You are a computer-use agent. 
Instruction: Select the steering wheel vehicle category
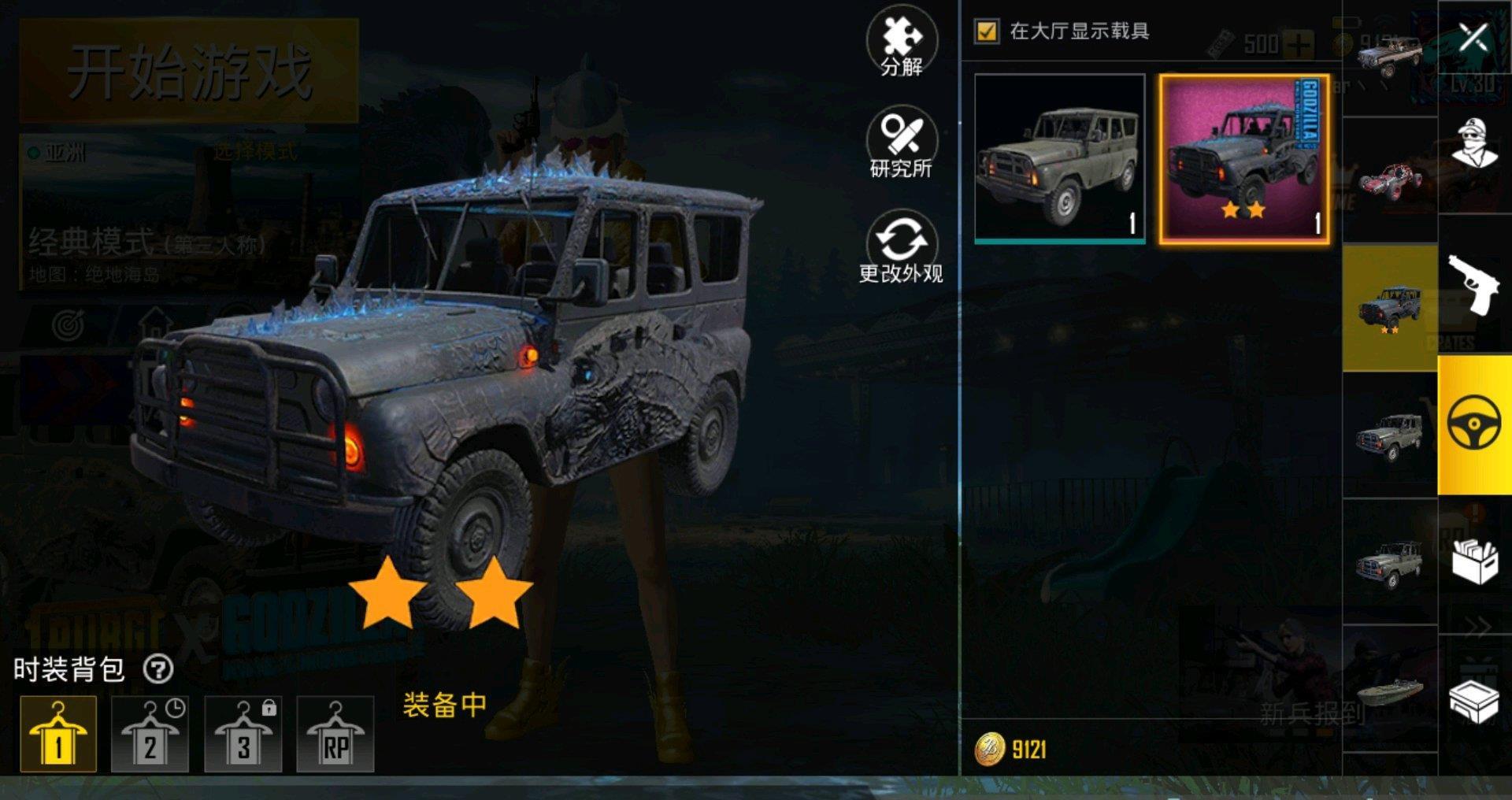click(1473, 424)
